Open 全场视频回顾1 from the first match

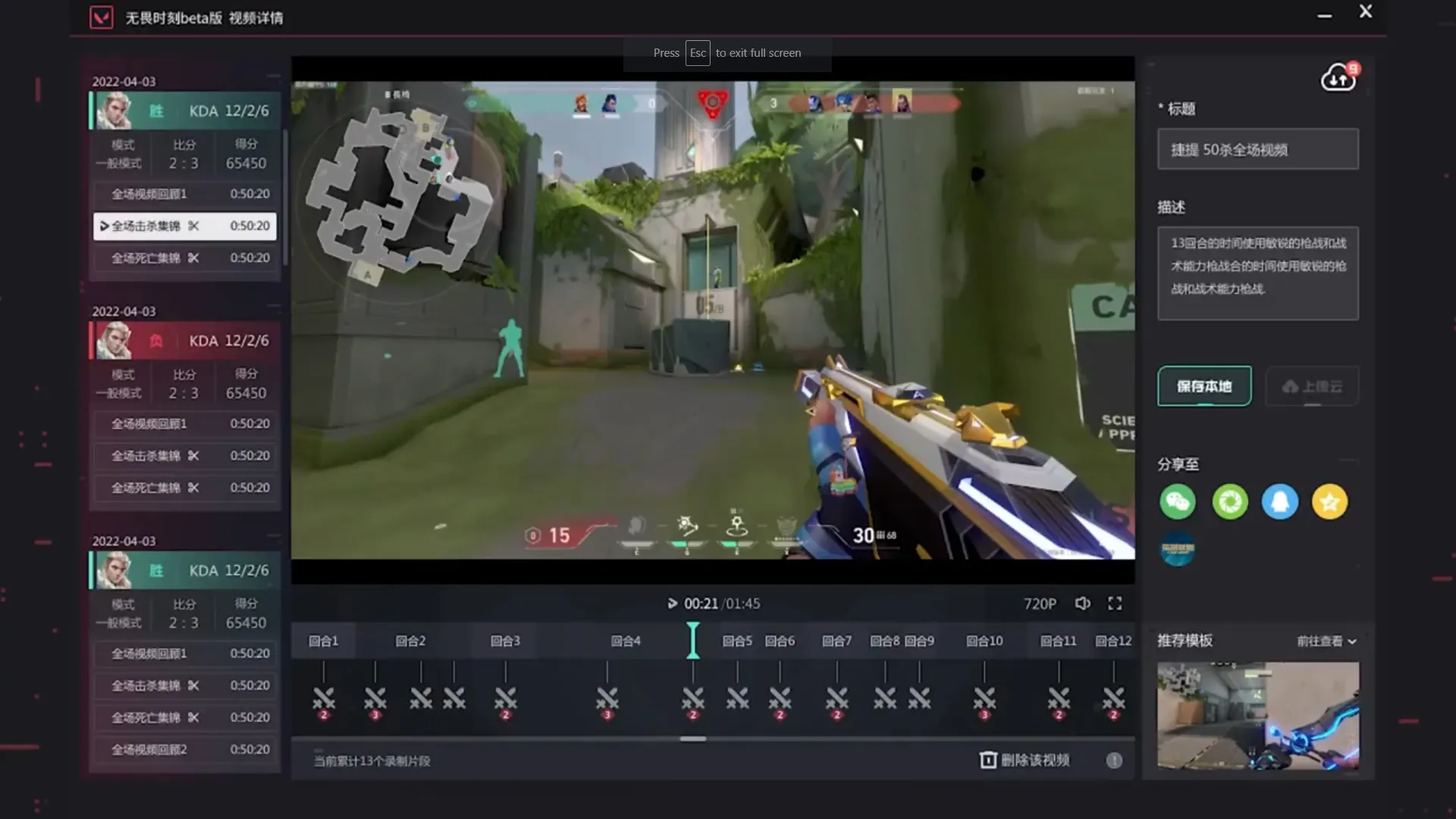tap(184, 193)
